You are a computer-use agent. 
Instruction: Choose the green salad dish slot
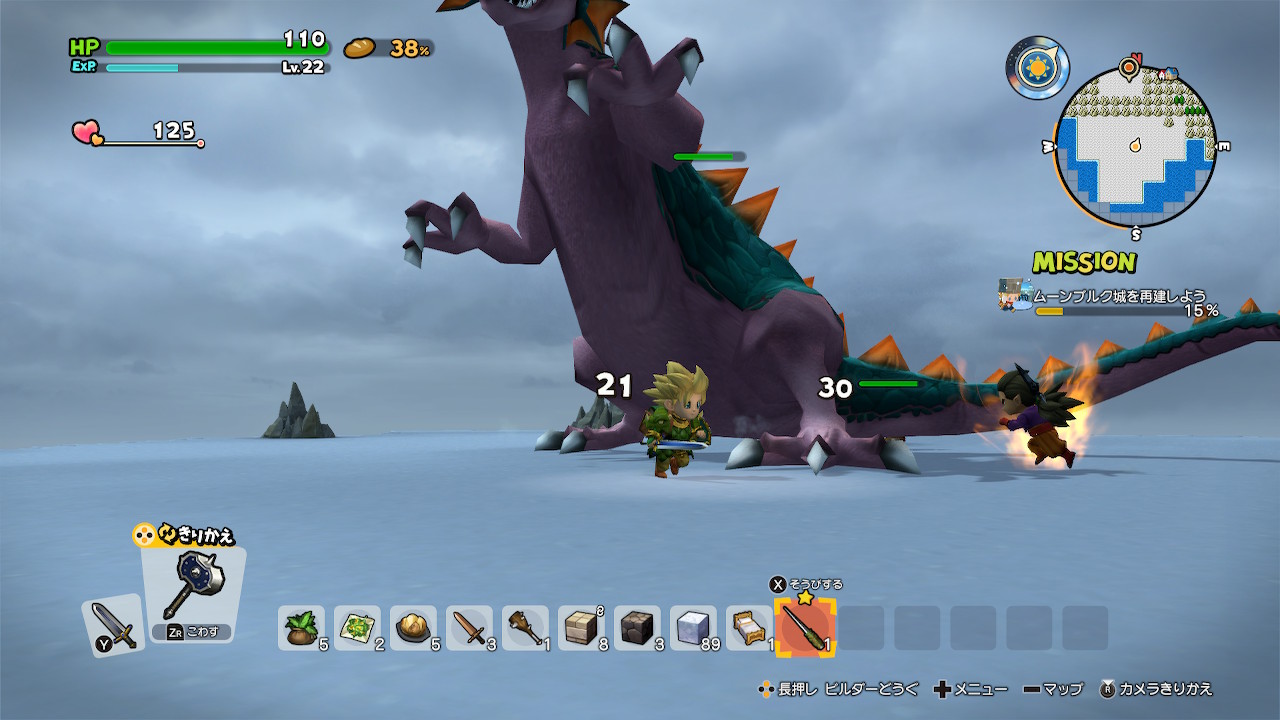point(357,628)
